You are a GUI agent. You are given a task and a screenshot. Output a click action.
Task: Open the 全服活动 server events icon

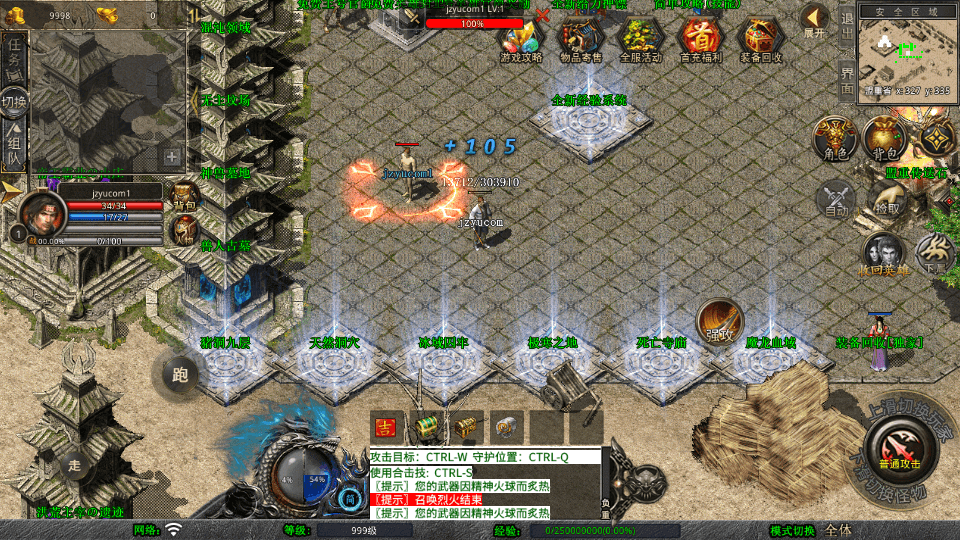coord(640,37)
